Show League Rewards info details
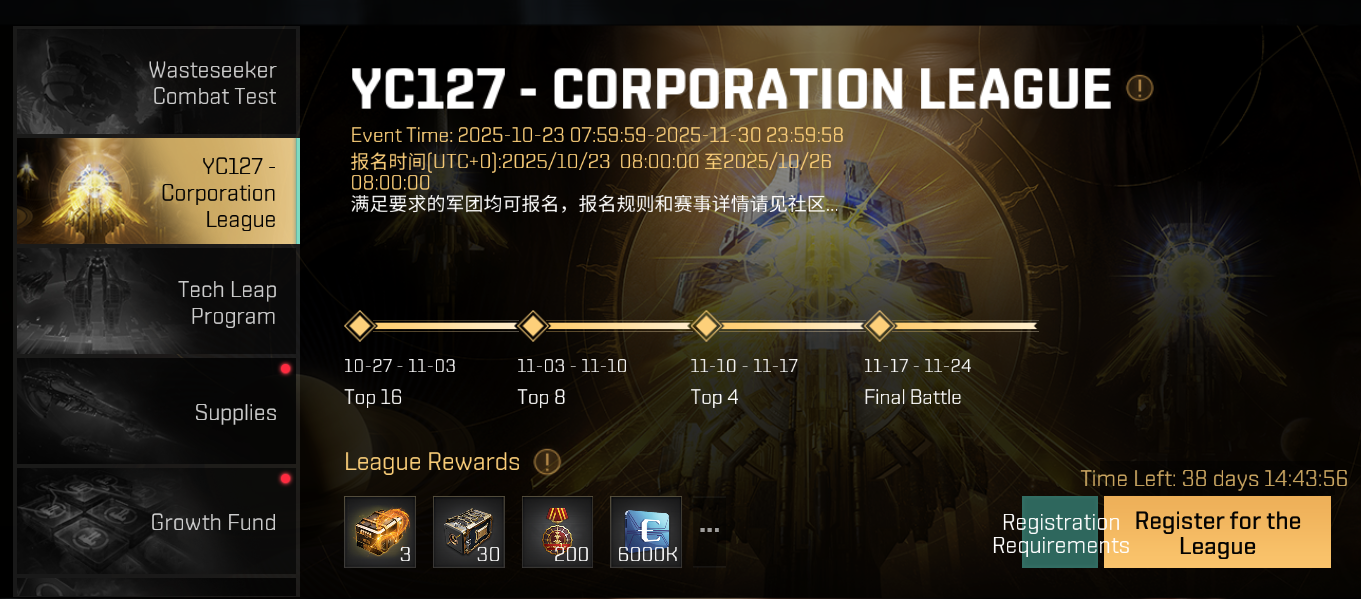The image size is (1361, 599). point(547,462)
